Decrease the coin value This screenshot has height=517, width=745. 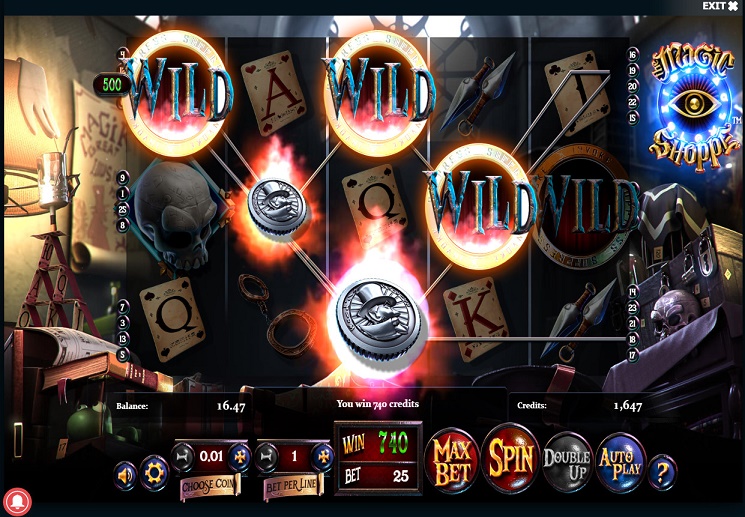181,457
